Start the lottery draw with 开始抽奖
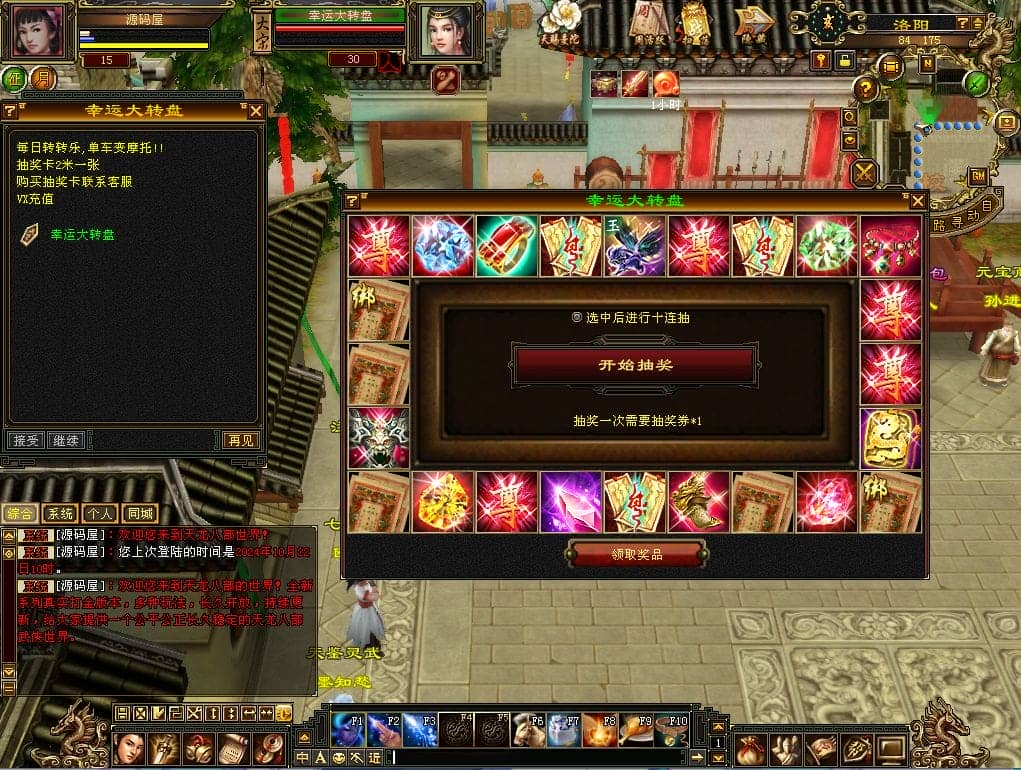The image size is (1021, 770). click(635, 365)
